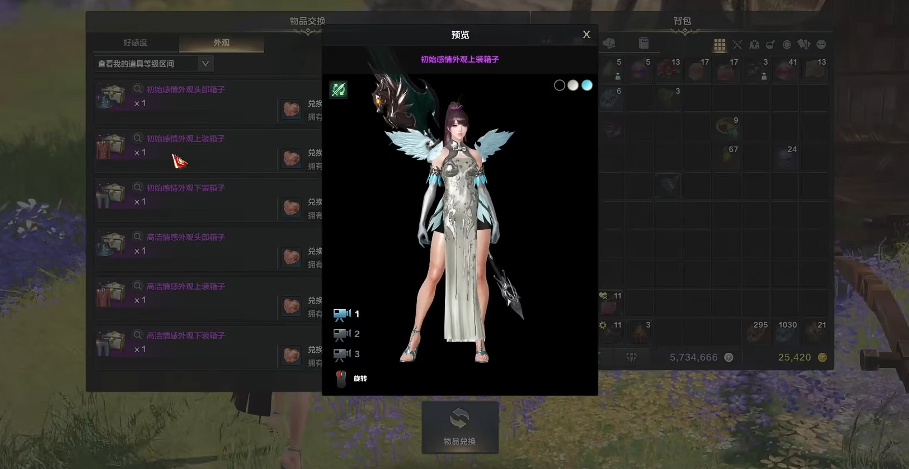Screen dimensions: 909x469
Task: Toggle the green weapon display icon
Action: (x=339, y=89)
